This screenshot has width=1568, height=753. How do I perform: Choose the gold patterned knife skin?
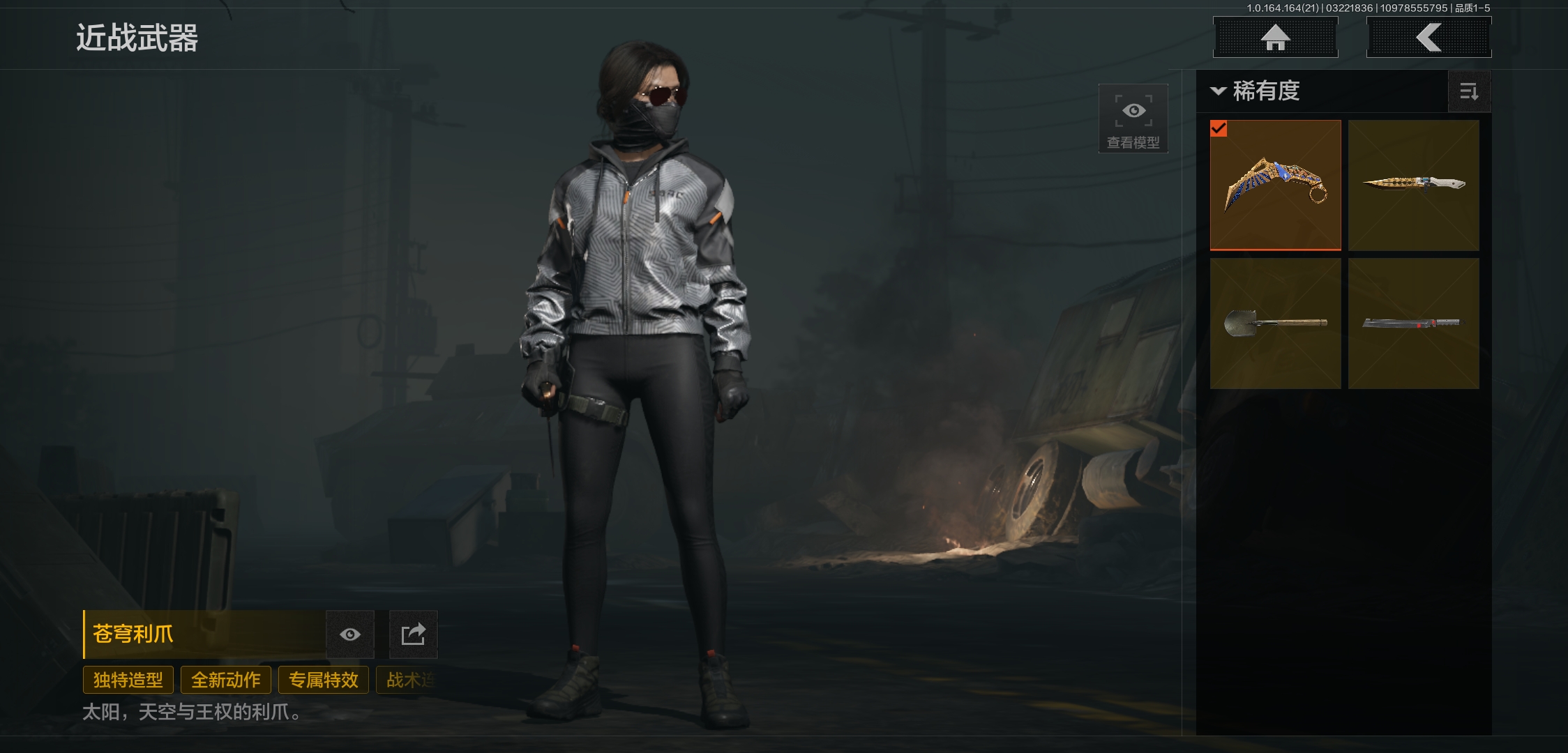(1413, 185)
